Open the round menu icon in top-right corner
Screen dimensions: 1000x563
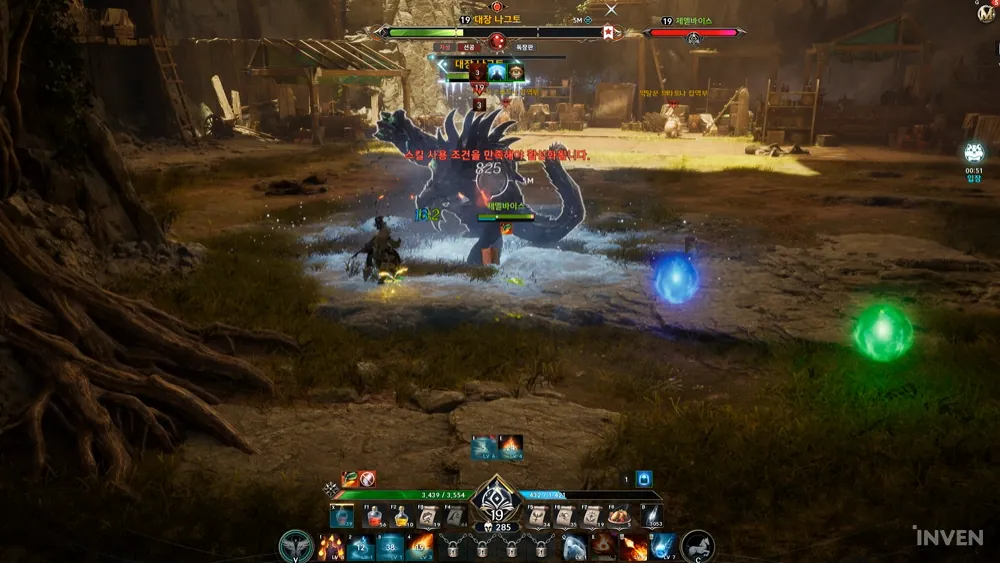tap(986, 15)
